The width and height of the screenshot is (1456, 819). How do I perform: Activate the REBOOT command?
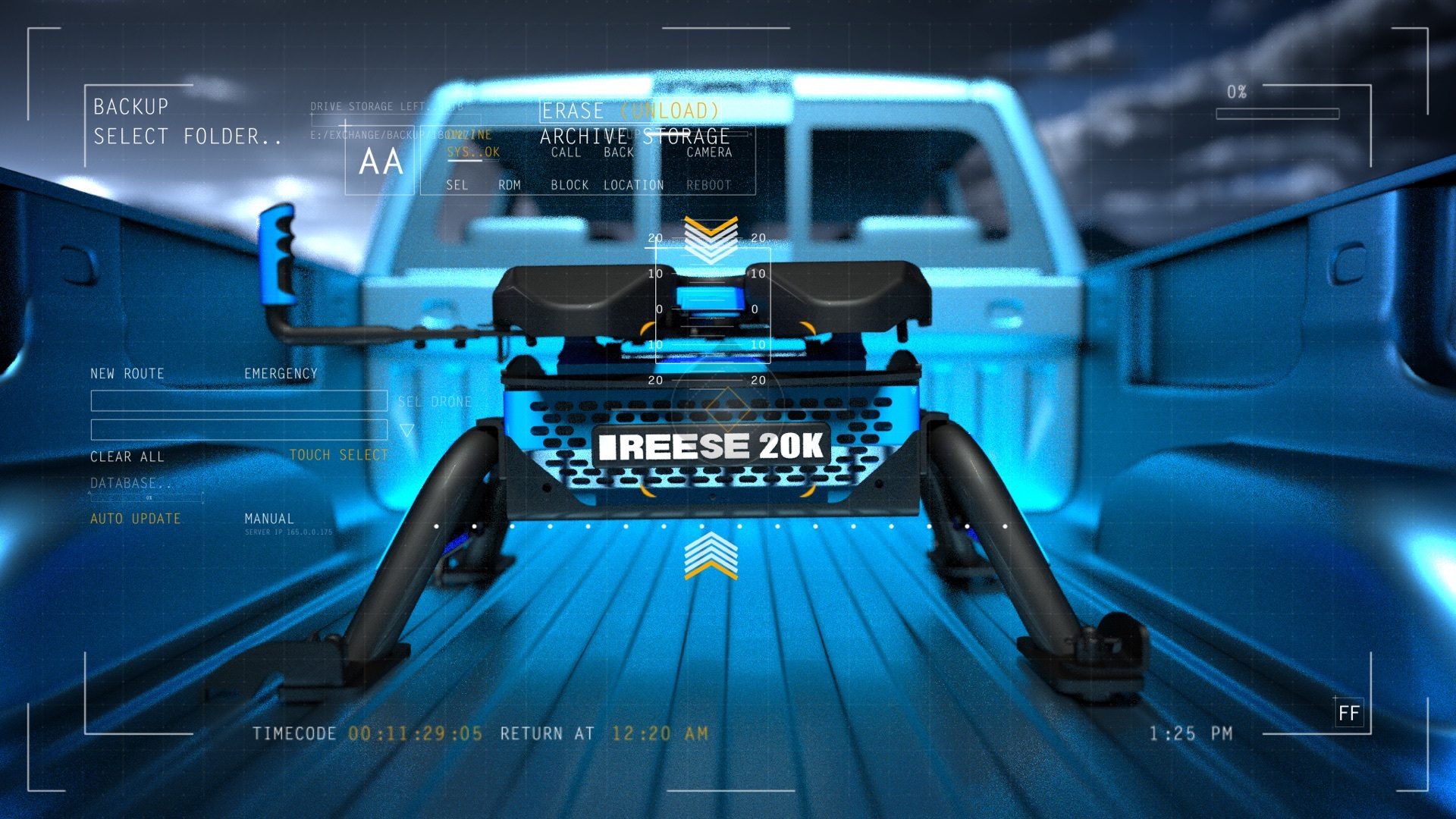click(708, 185)
